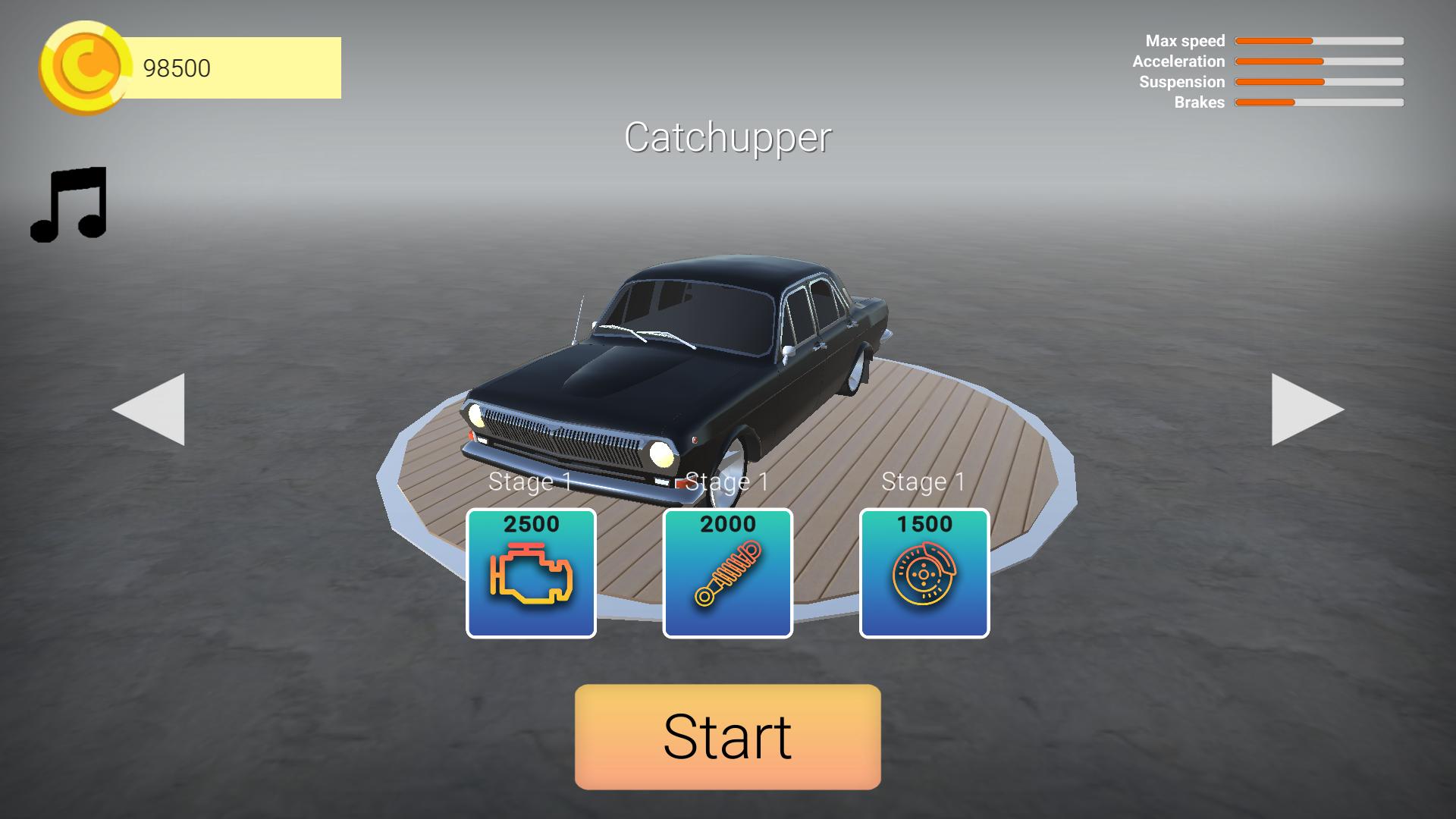Click the Stage 1 label above engine upgrade
The width and height of the screenshot is (1456, 819).
click(x=531, y=480)
